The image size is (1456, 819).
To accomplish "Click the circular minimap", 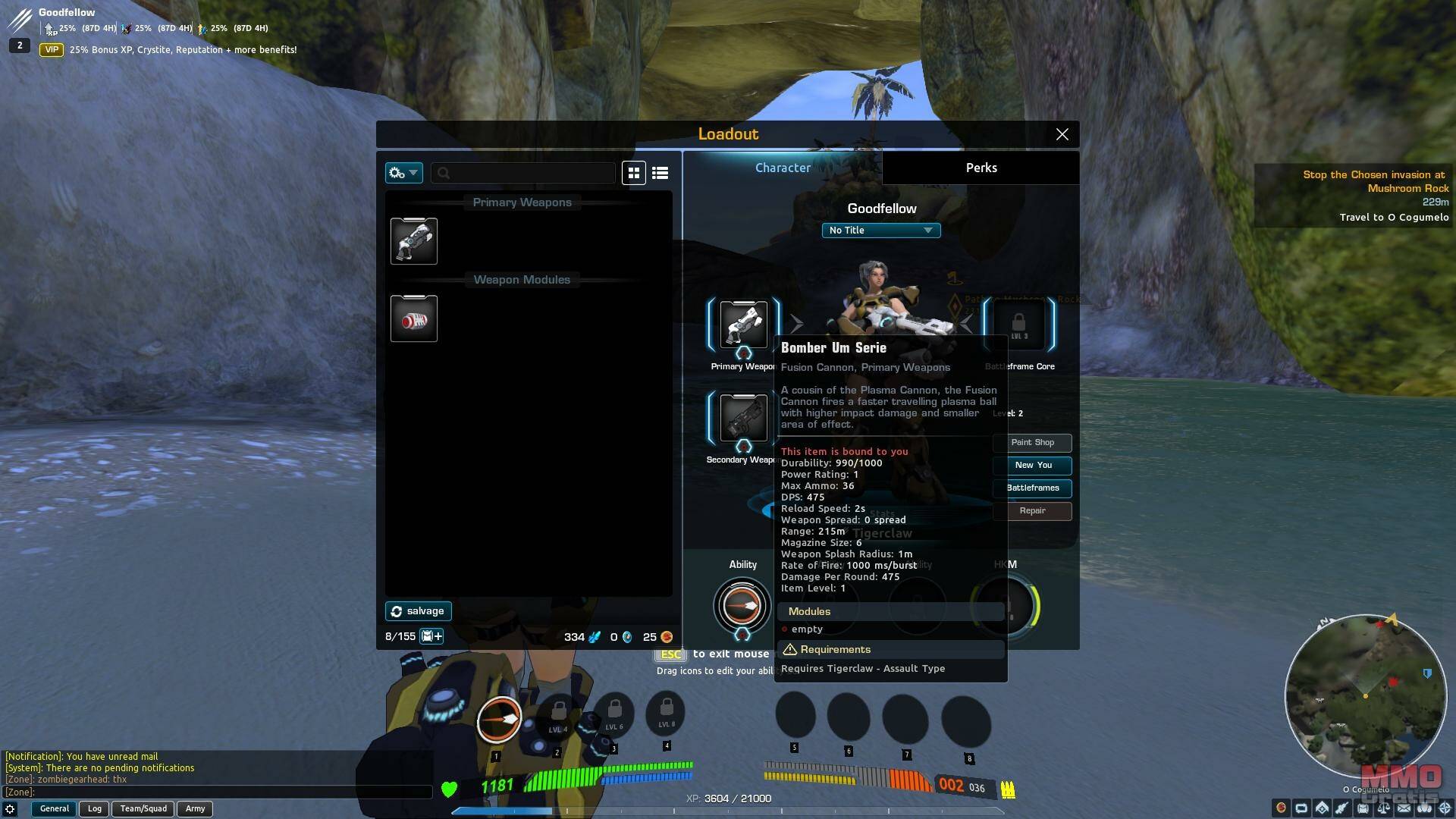I will pyautogui.click(x=1365, y=696).
